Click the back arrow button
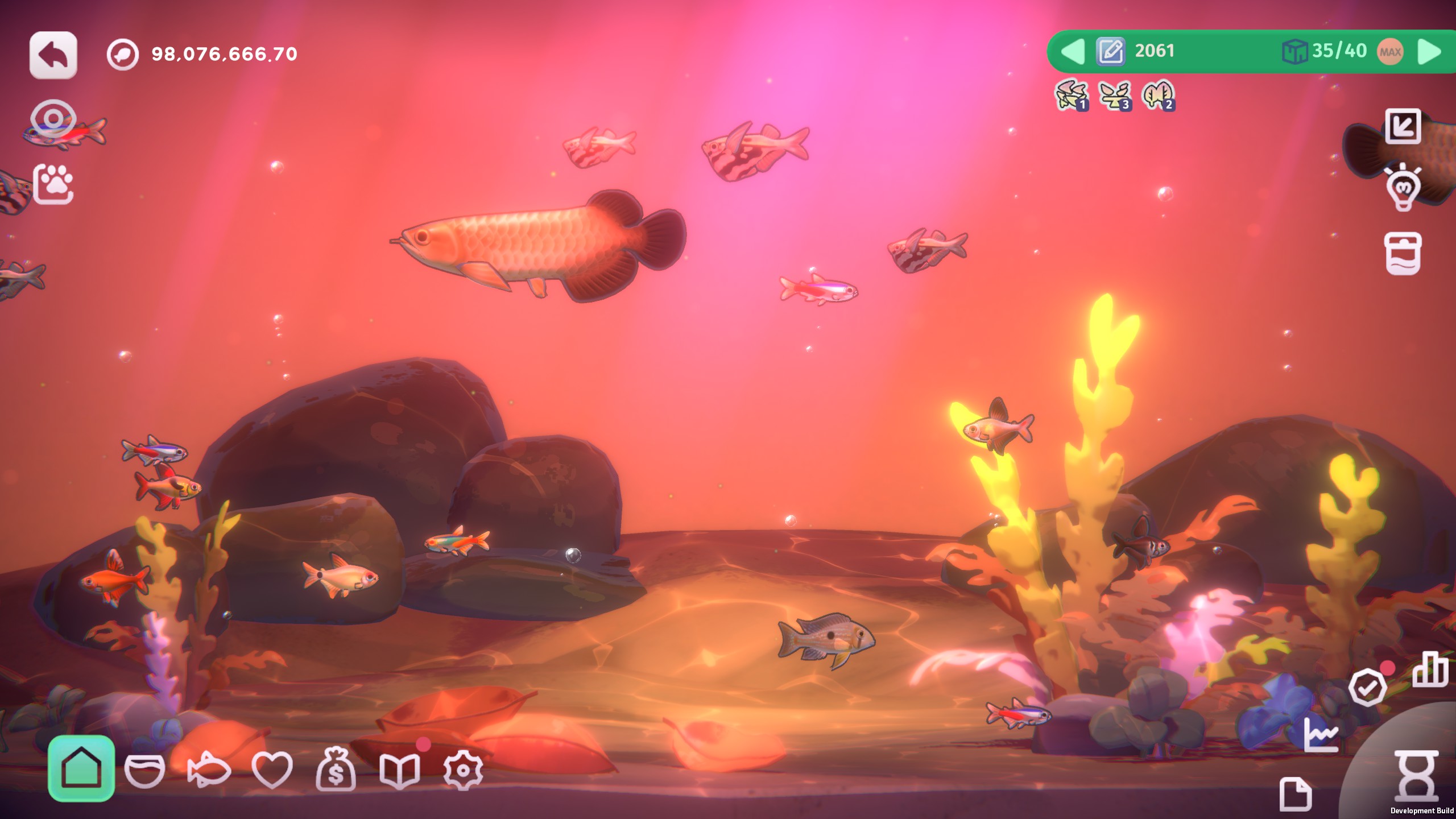 pyautogui.click(x=53, y=55)
